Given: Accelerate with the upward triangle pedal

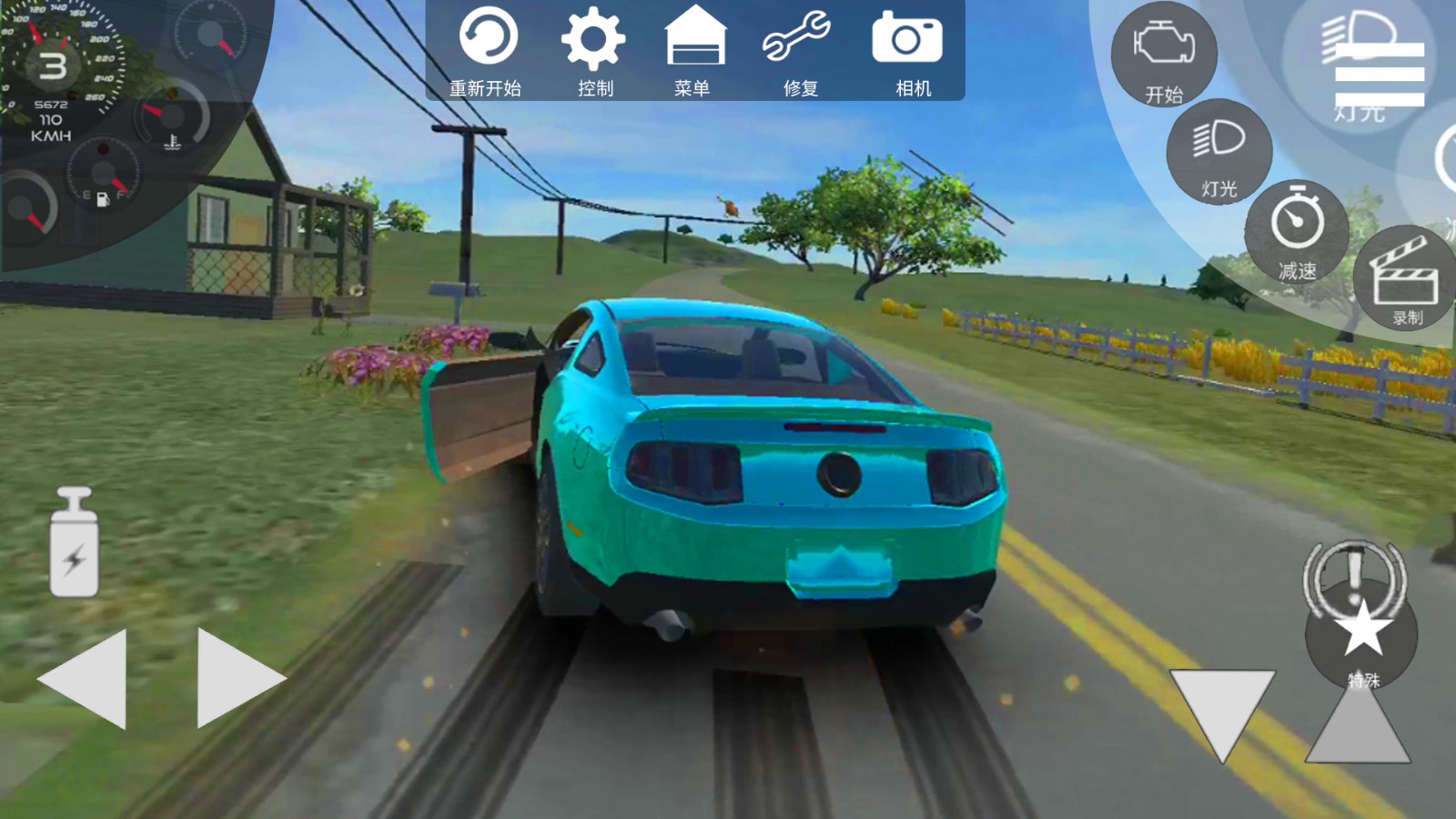Looking at the screenshot, I should (1358, 723).
